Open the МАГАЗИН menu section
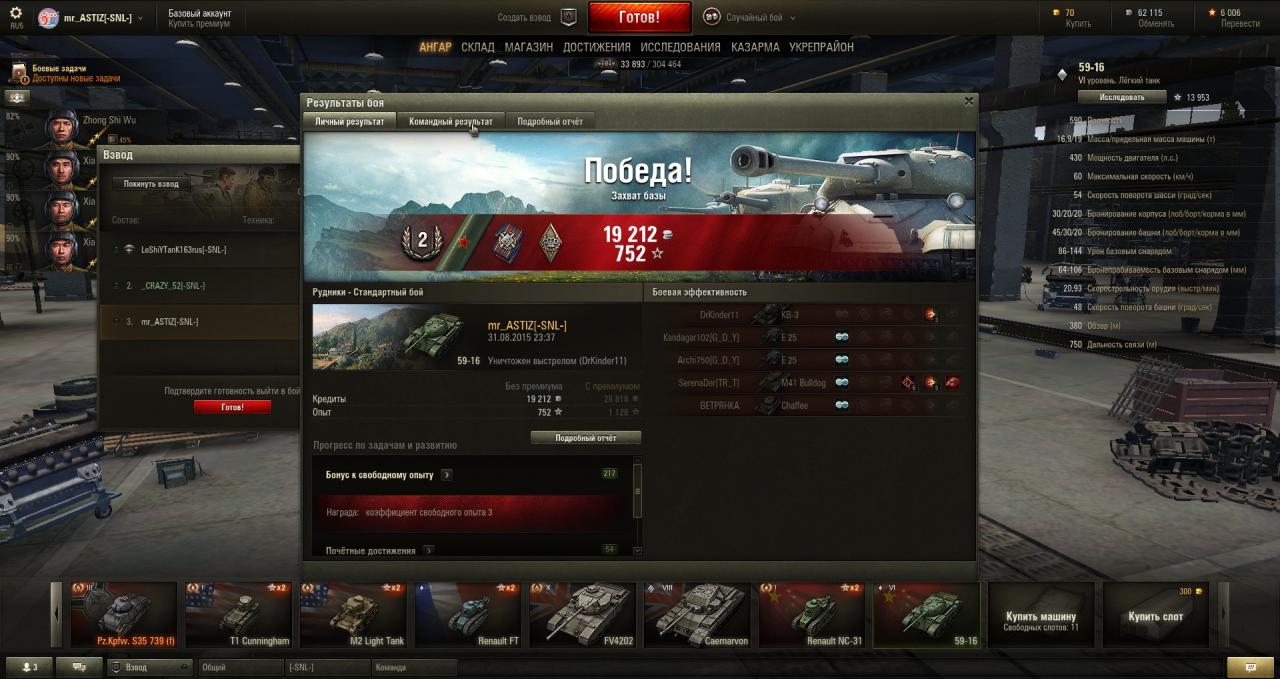Viewport: 1280px width, 679px height. 528,47
